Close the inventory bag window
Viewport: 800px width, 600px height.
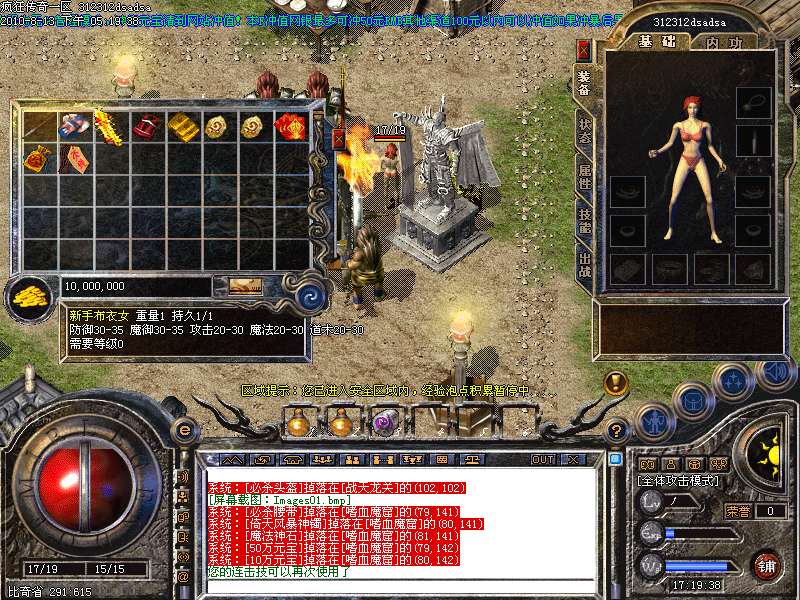(338, 139)
